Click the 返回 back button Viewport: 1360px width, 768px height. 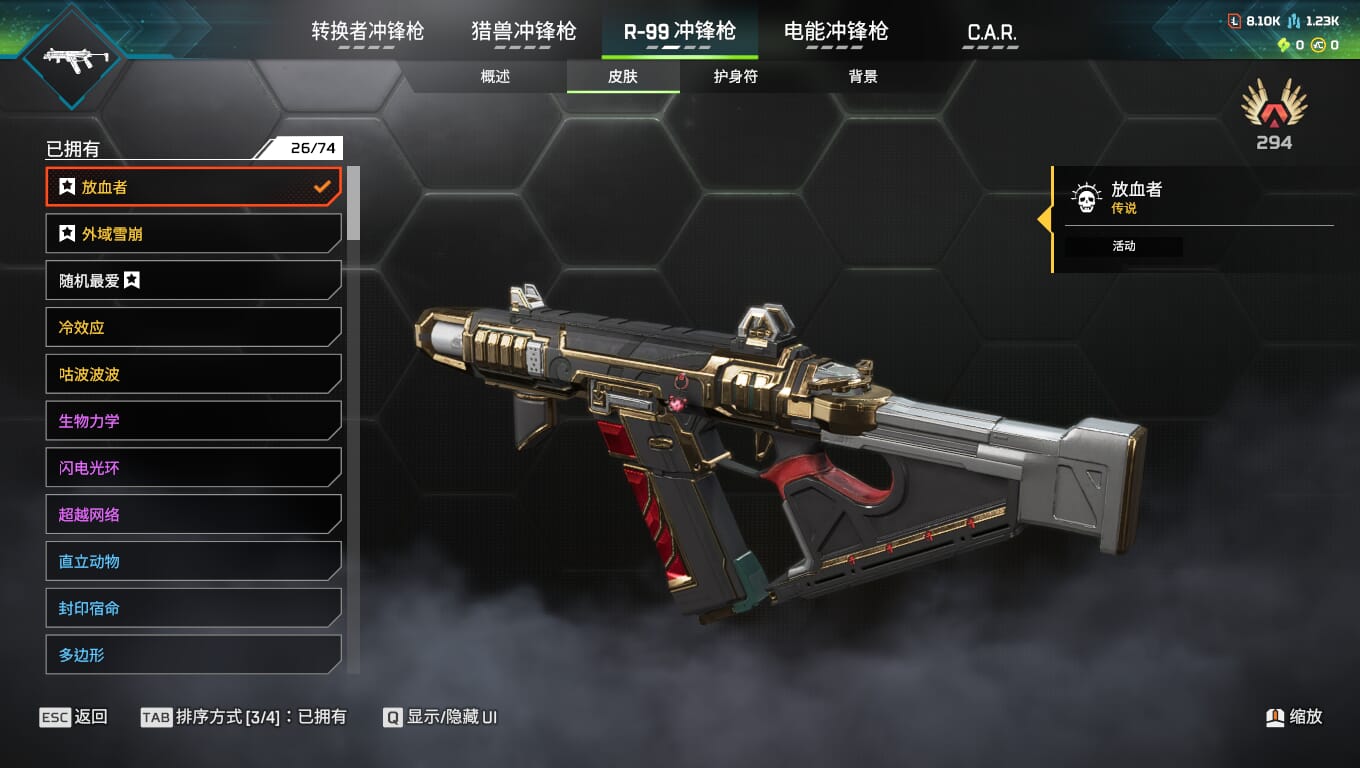(74, 717)
